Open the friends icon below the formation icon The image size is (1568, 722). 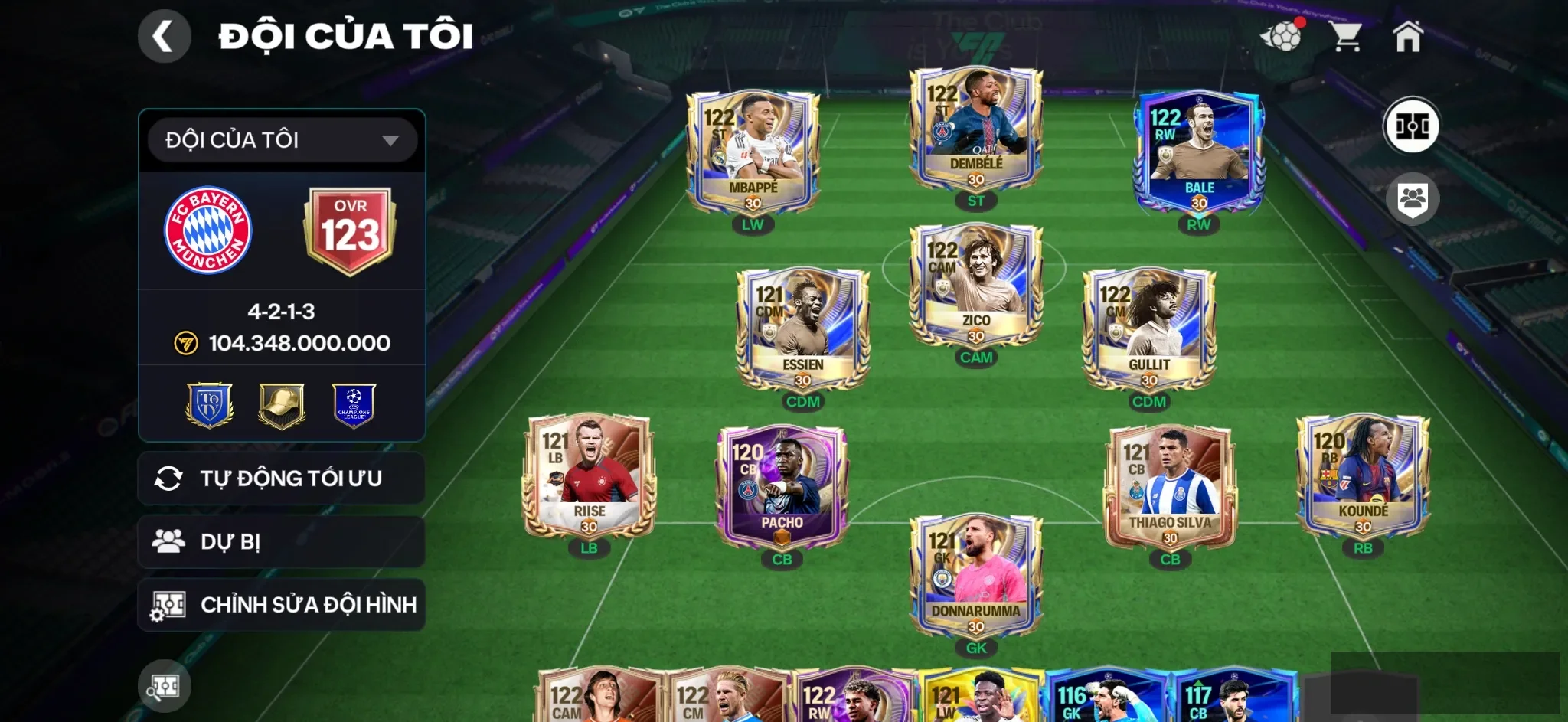pyautogui.click(x=1413, y=198)
